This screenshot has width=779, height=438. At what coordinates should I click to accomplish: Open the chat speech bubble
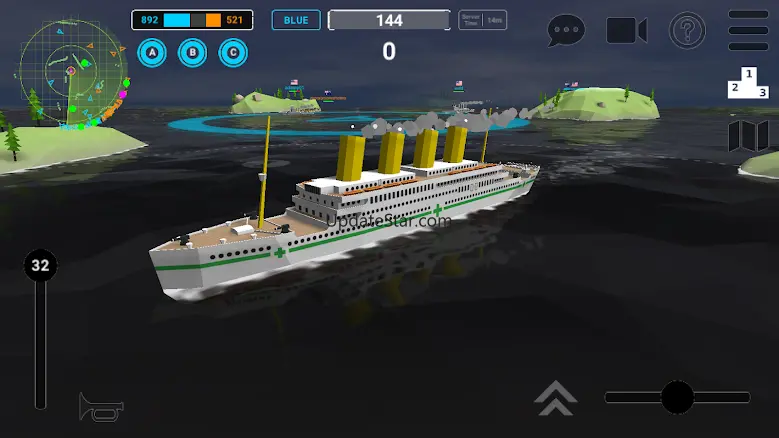[566, 30]
